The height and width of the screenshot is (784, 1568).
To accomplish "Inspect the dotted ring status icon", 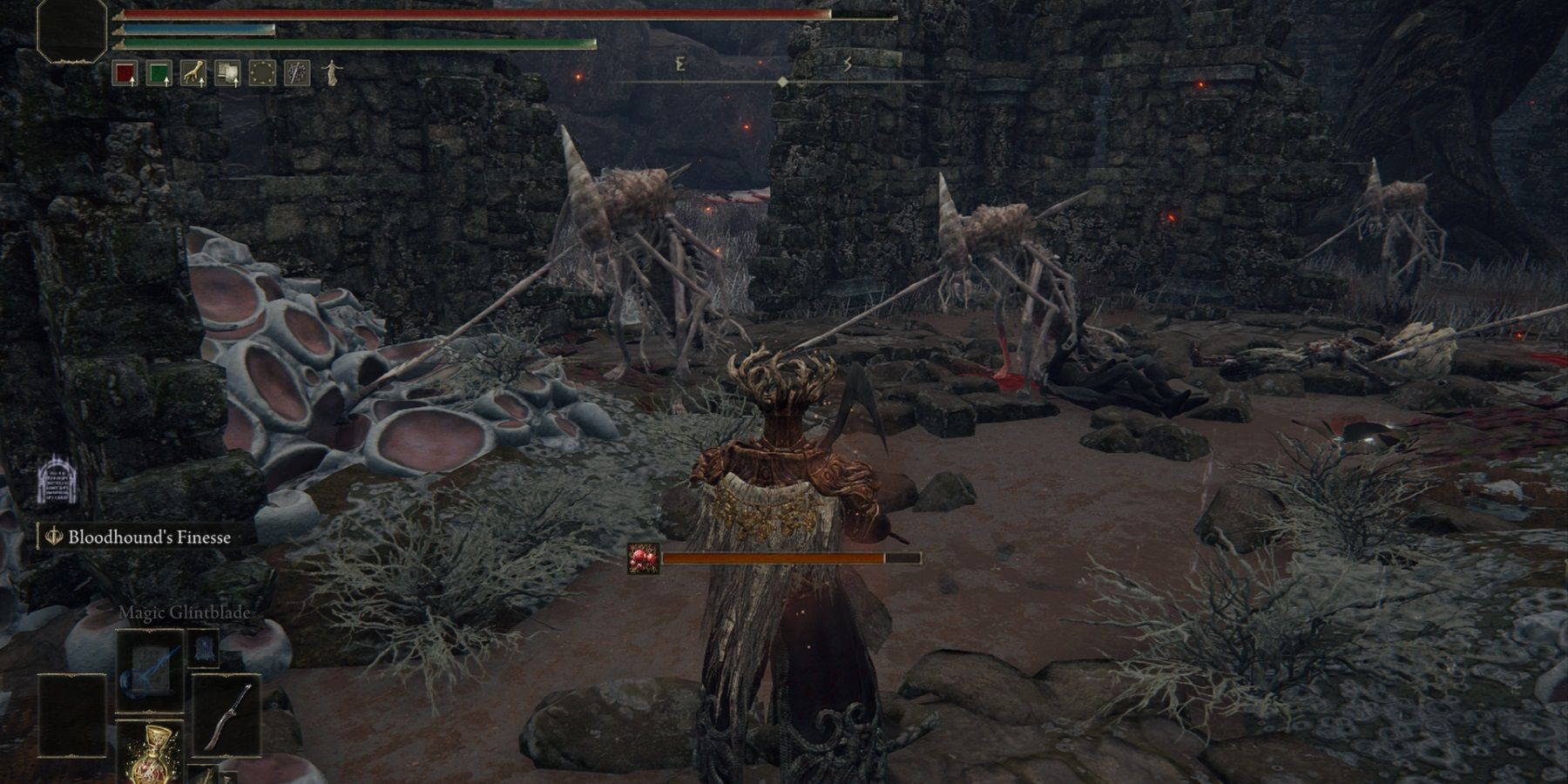I will point(262,74).
